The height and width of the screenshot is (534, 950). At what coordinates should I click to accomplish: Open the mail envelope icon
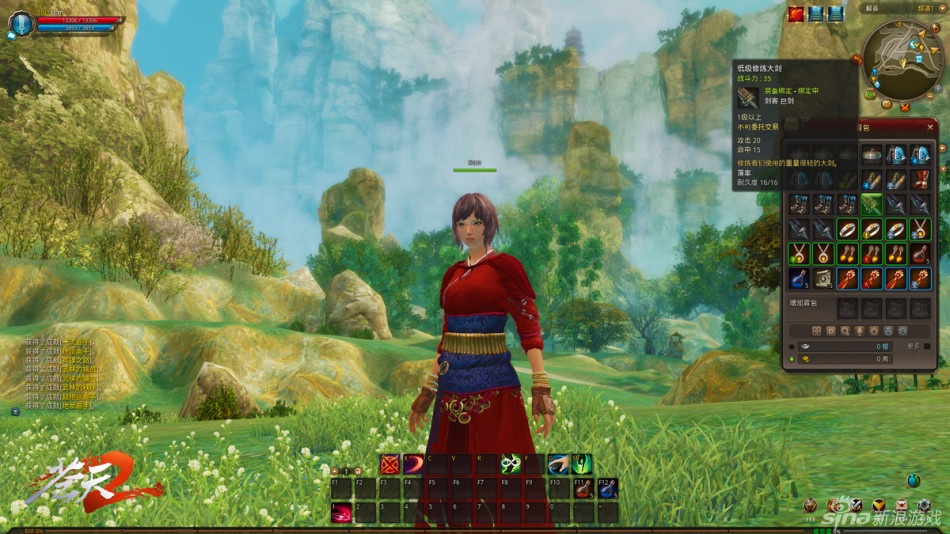tap(901, 505)
